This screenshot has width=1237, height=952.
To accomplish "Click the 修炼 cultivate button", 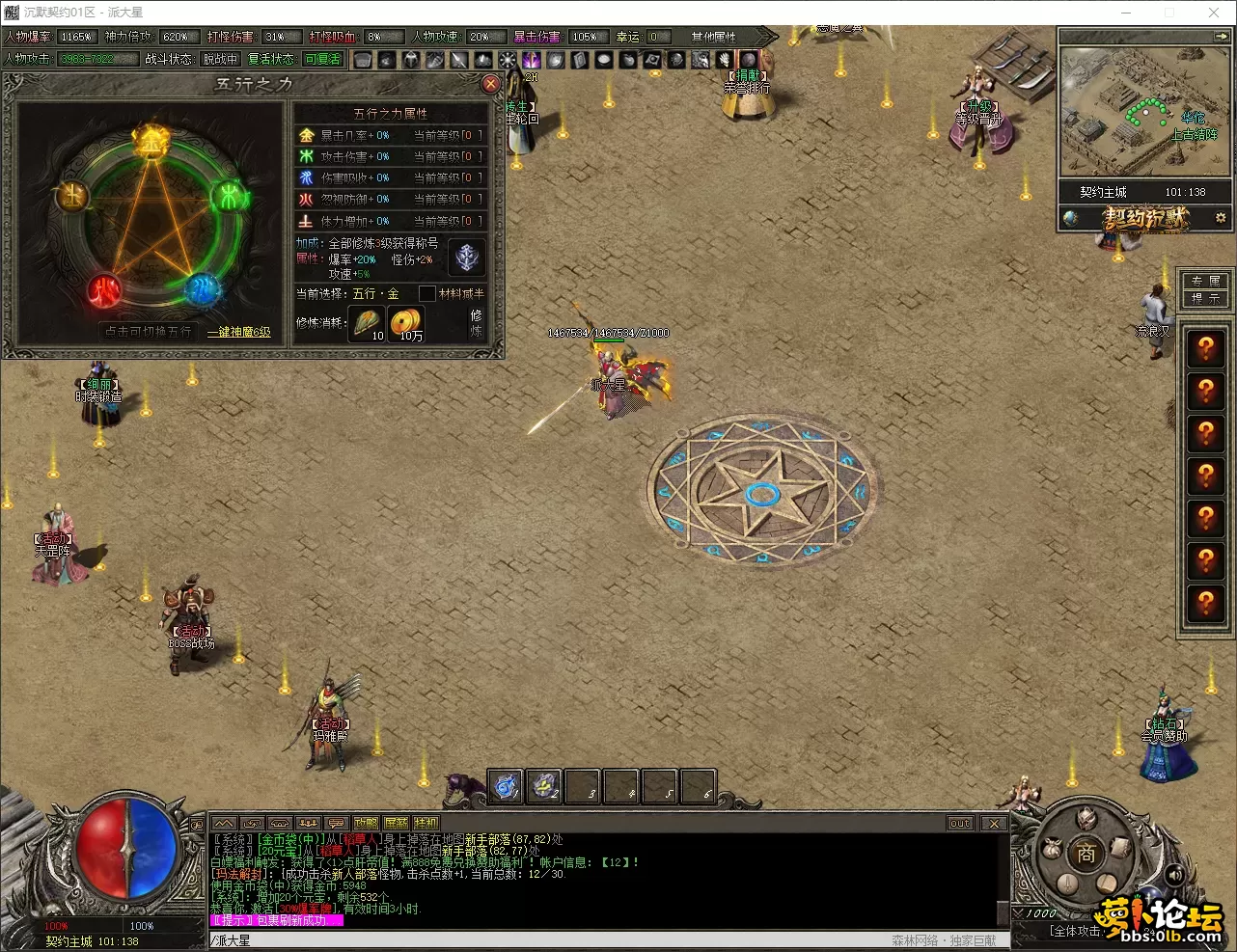I will (x=476, y=322).
